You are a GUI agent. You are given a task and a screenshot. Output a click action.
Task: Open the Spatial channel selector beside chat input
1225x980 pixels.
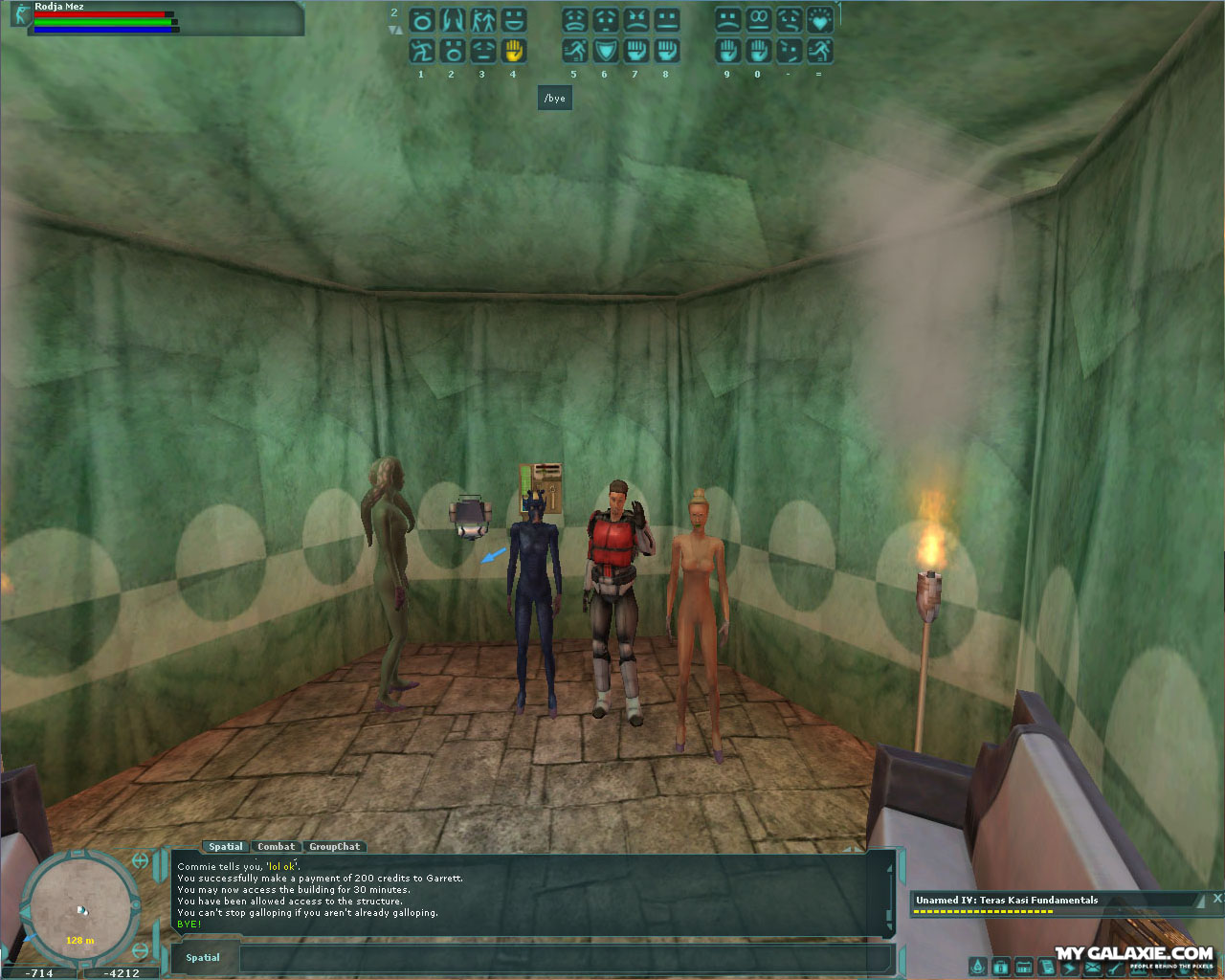[203, 958]
